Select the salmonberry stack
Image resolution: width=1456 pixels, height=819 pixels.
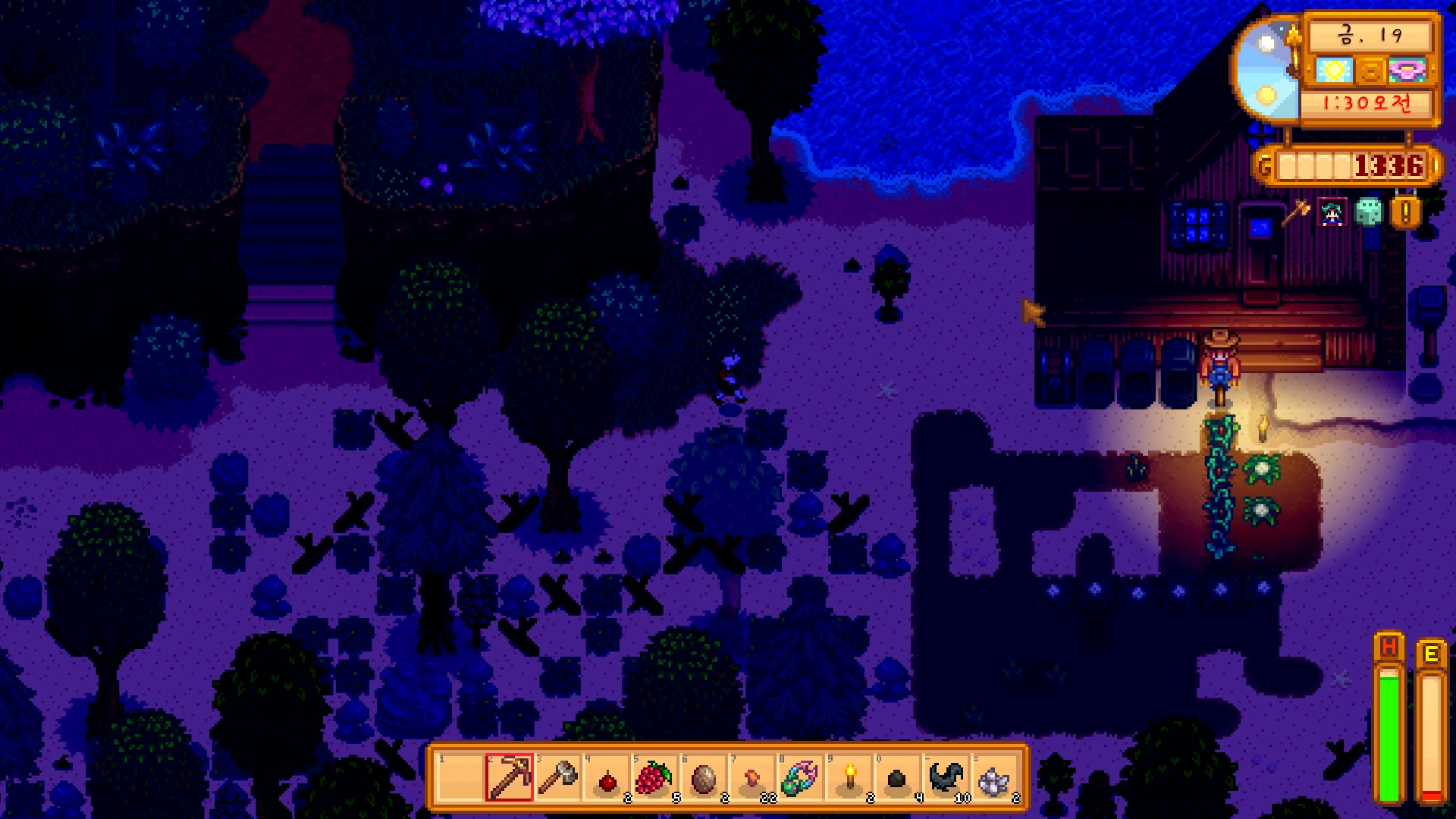coord(655,777)
